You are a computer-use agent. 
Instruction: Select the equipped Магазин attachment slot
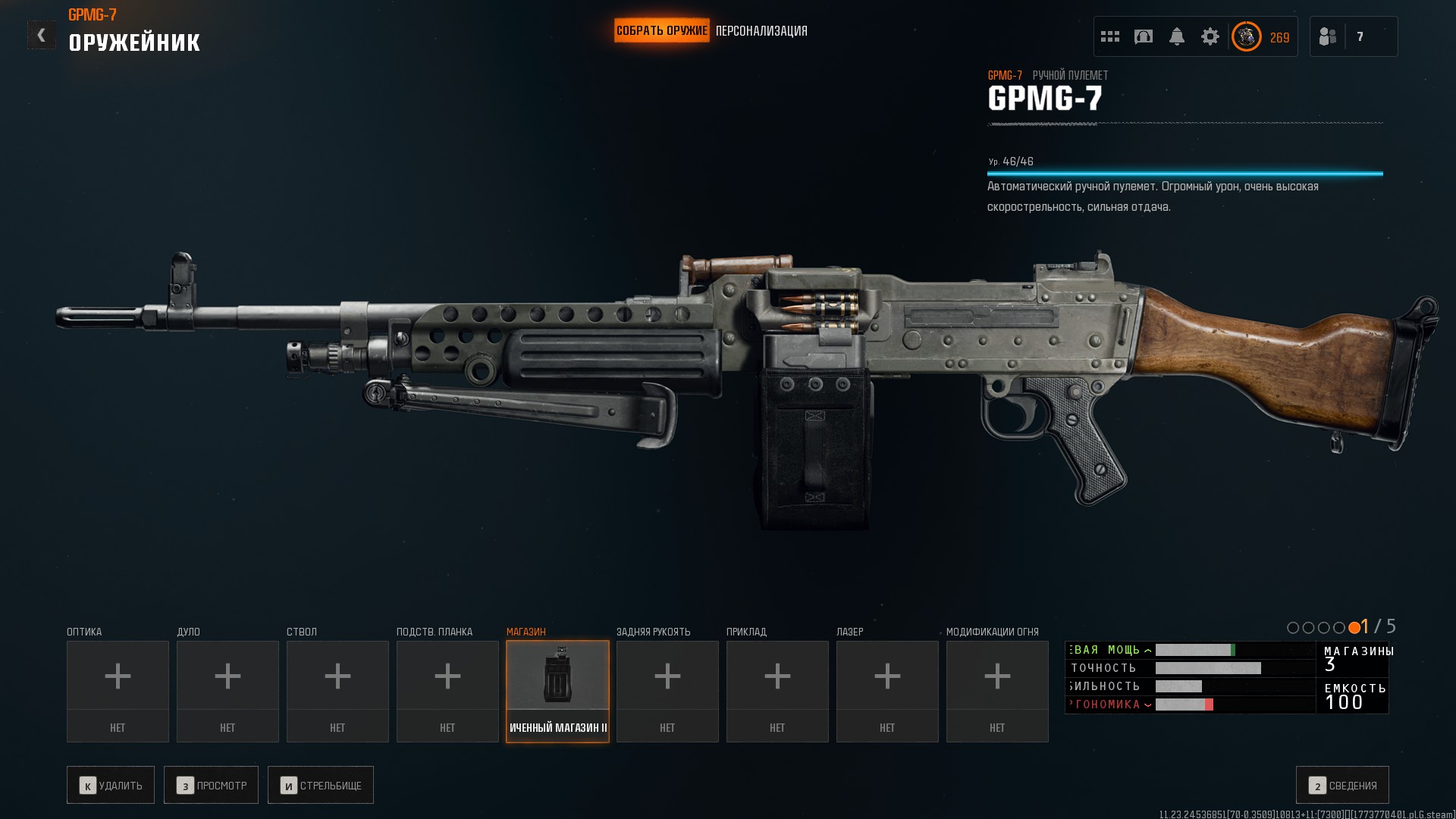557,691
